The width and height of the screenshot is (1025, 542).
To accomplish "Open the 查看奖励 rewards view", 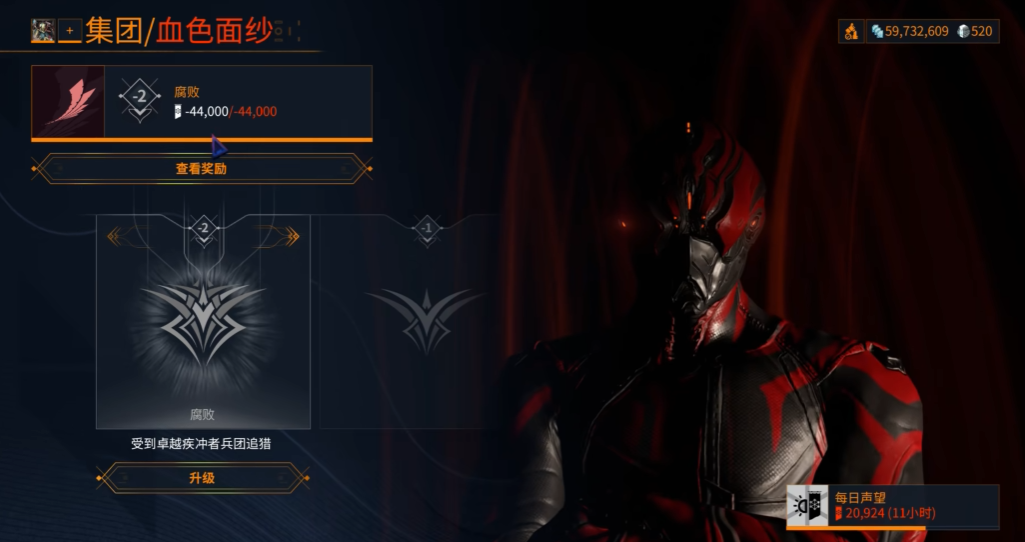I will [201, 169].
